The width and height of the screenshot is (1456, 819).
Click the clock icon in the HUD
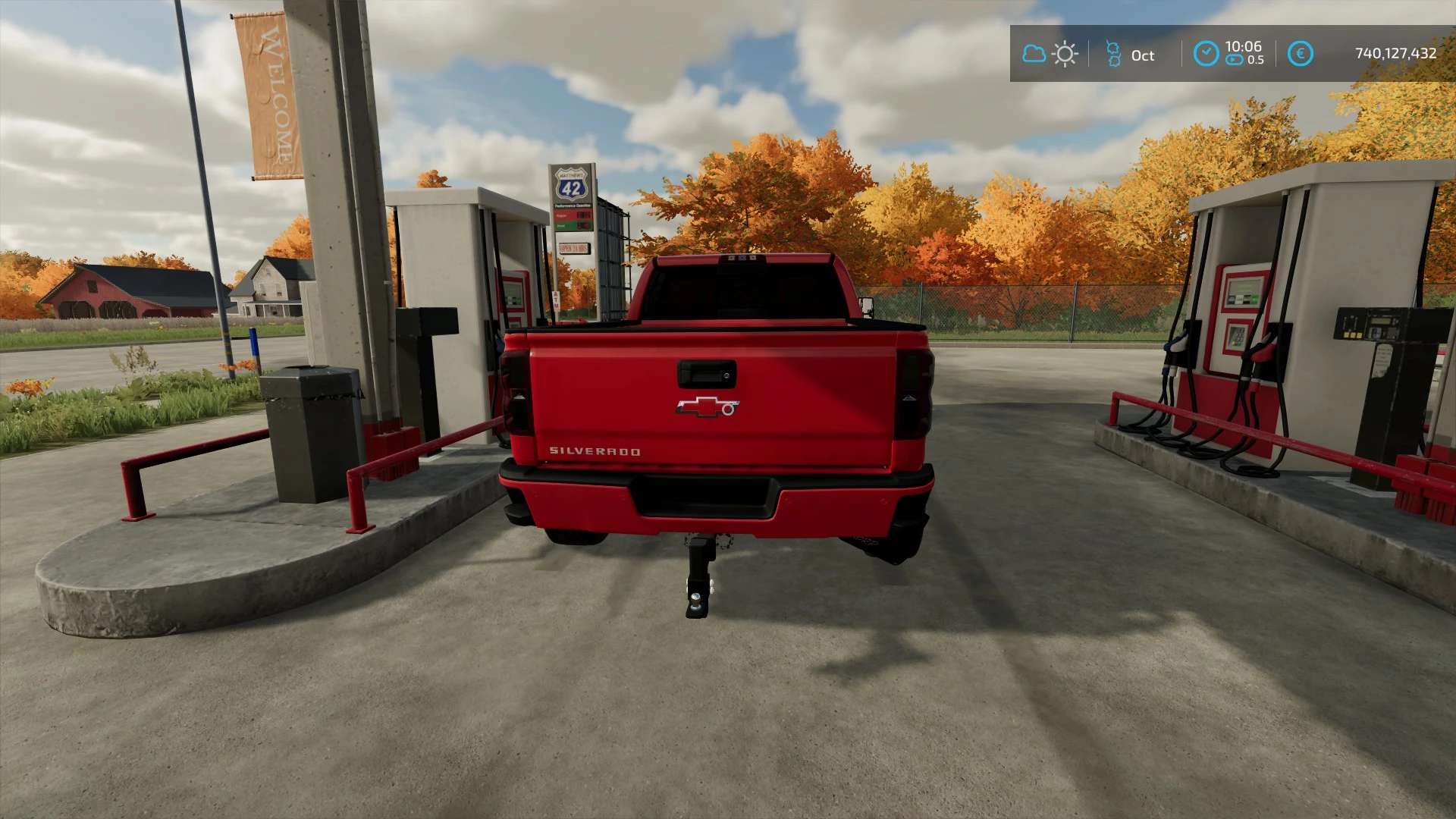[1206, 53]
